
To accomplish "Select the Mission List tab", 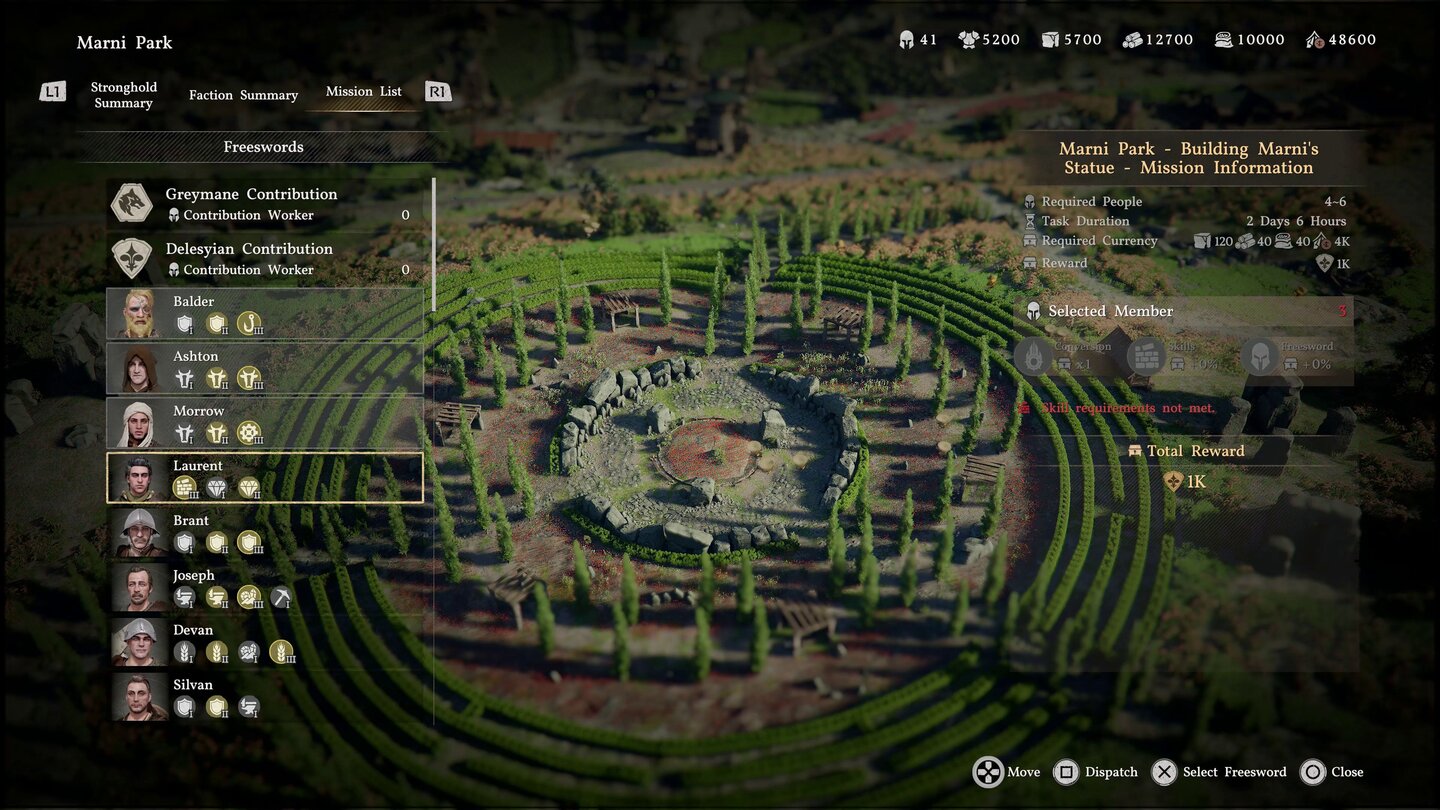I will coord(363,91).
